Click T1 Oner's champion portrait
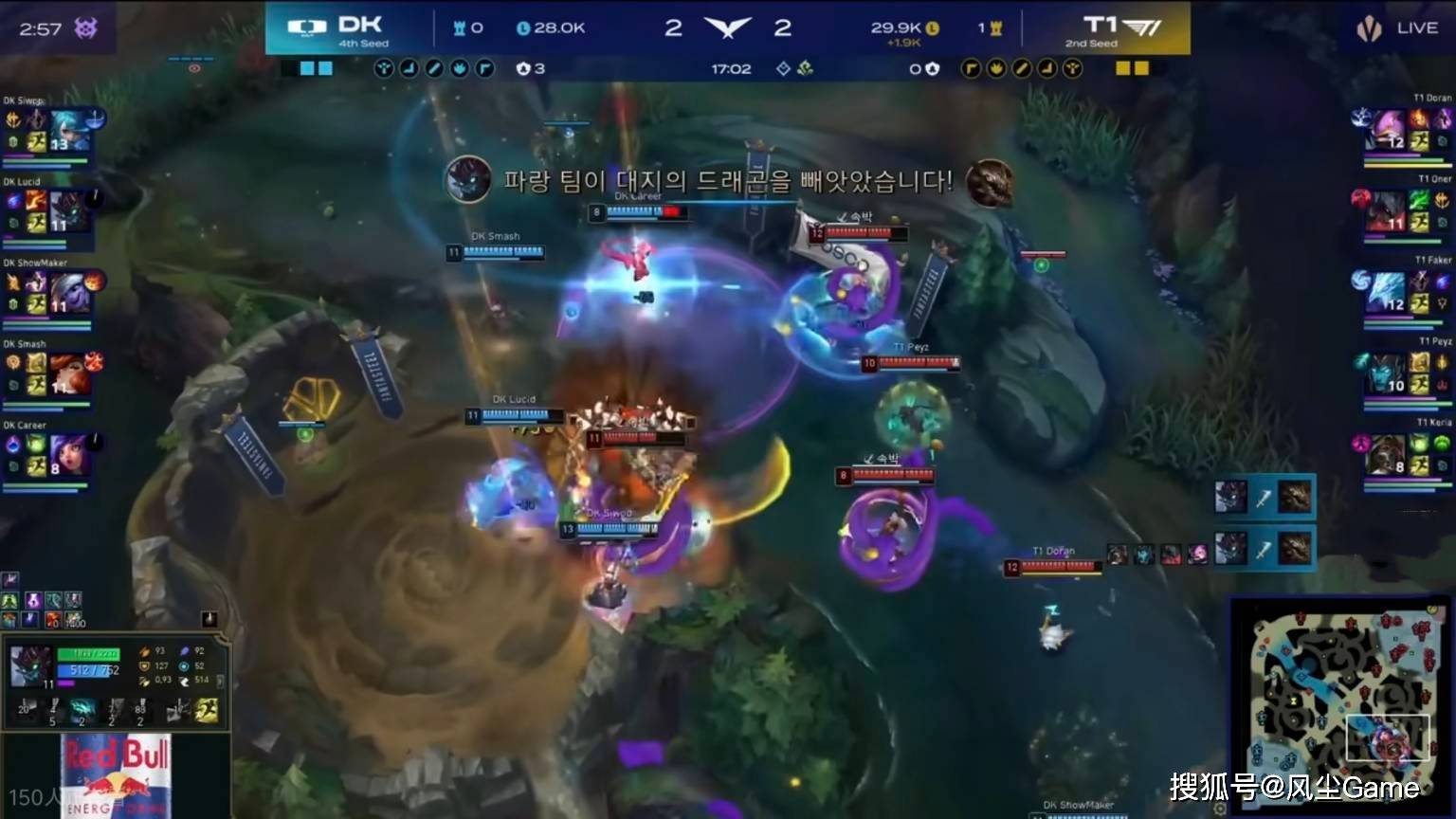 (1386, 211)
